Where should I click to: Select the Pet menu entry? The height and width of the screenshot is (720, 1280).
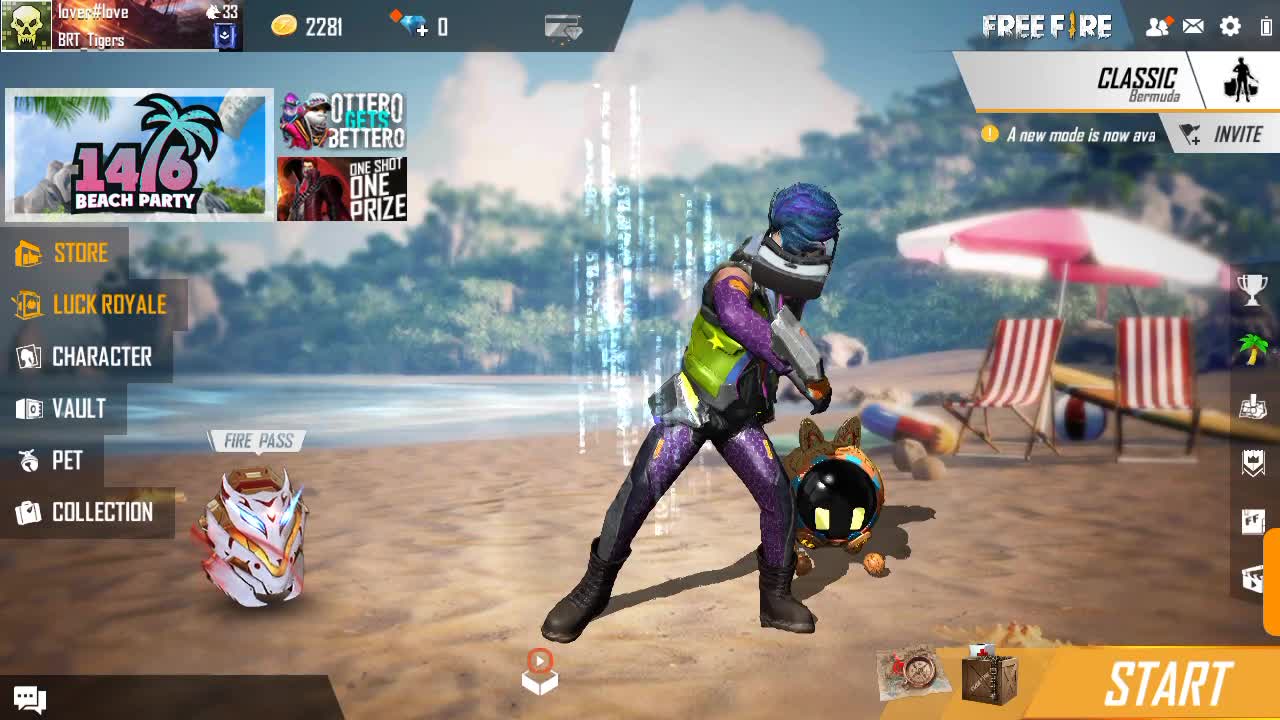52,461
